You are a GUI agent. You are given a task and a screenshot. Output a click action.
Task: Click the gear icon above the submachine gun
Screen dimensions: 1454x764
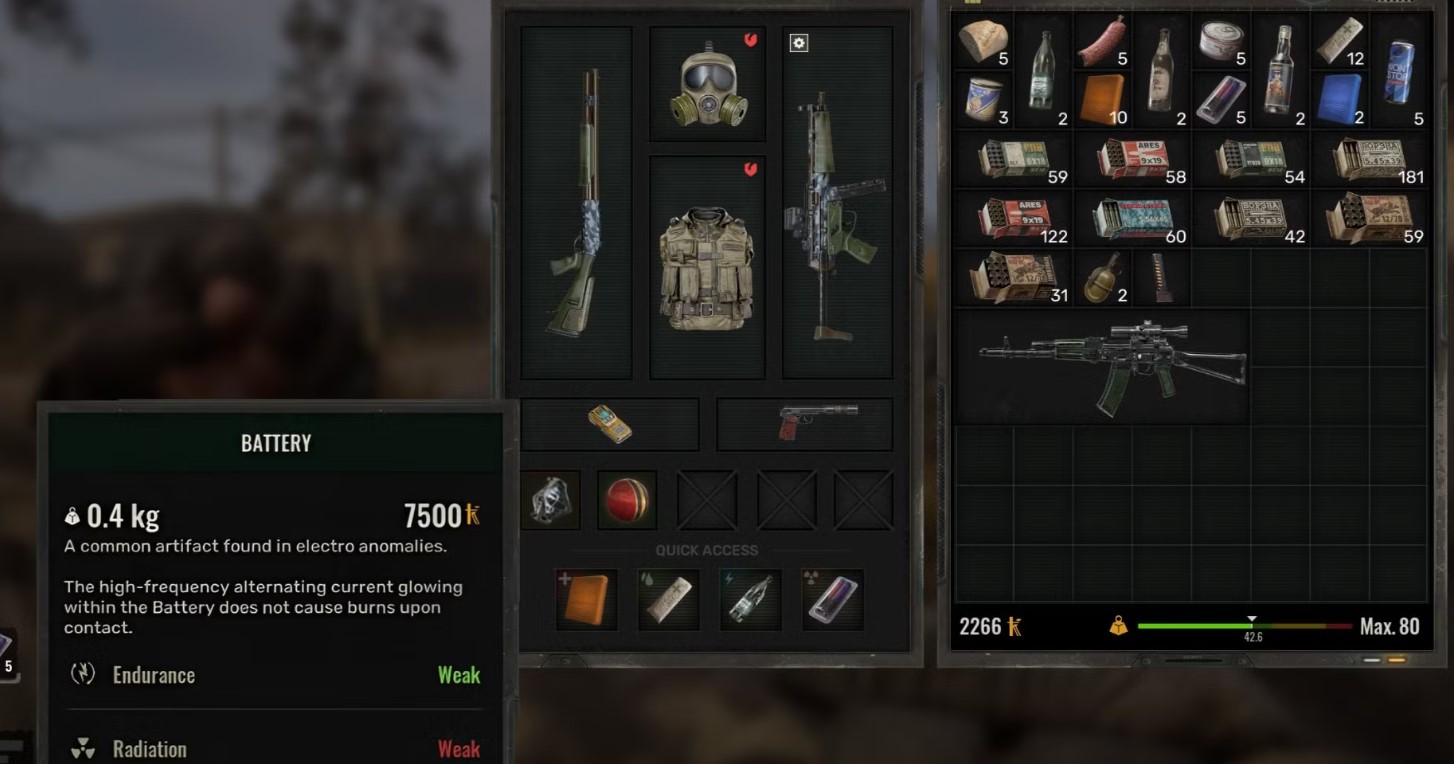coord(798,43)
